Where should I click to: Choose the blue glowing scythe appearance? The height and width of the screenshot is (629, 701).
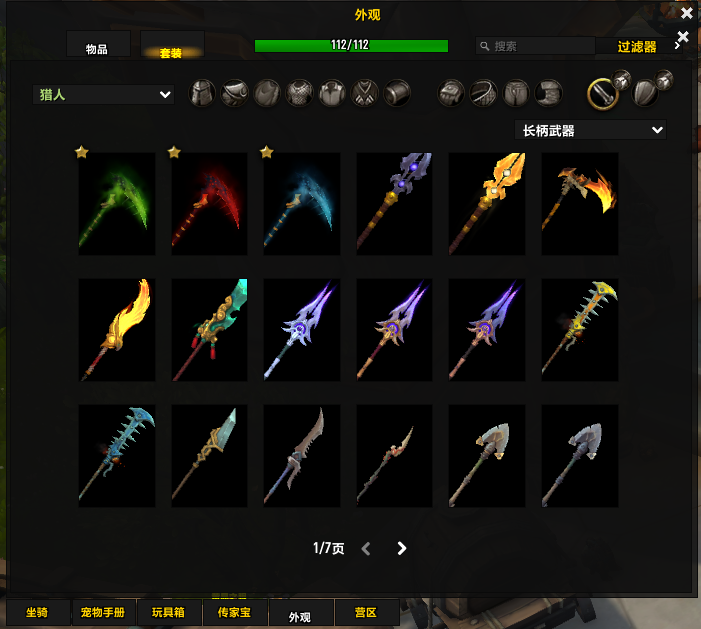[301, 204]
